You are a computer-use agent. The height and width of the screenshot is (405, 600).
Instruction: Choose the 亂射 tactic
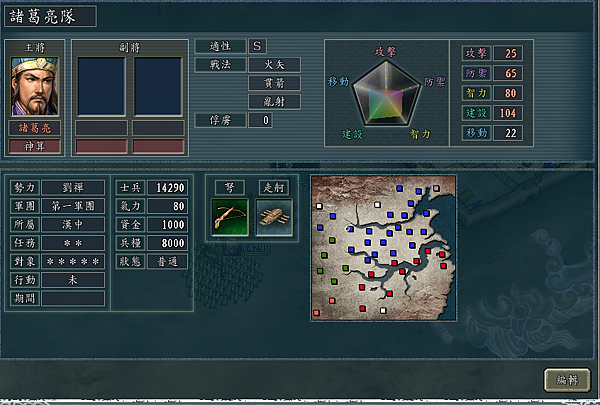(x=273, y=101)
